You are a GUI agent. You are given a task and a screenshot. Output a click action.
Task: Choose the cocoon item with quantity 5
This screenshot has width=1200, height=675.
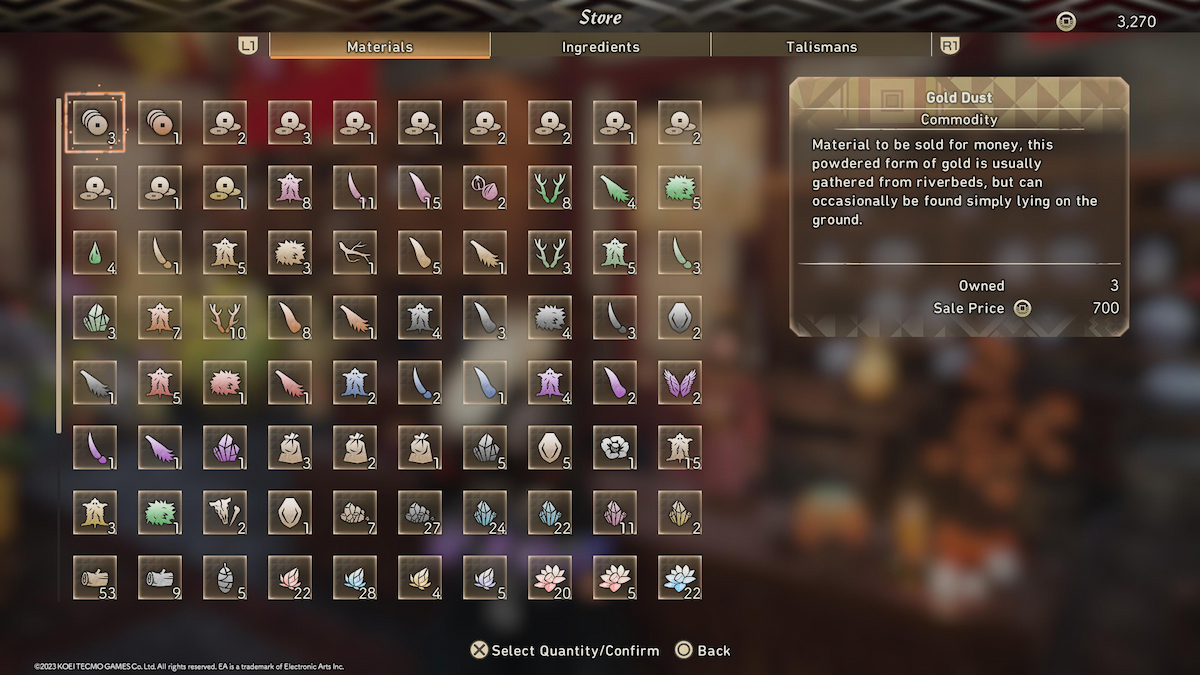point(225,577)
